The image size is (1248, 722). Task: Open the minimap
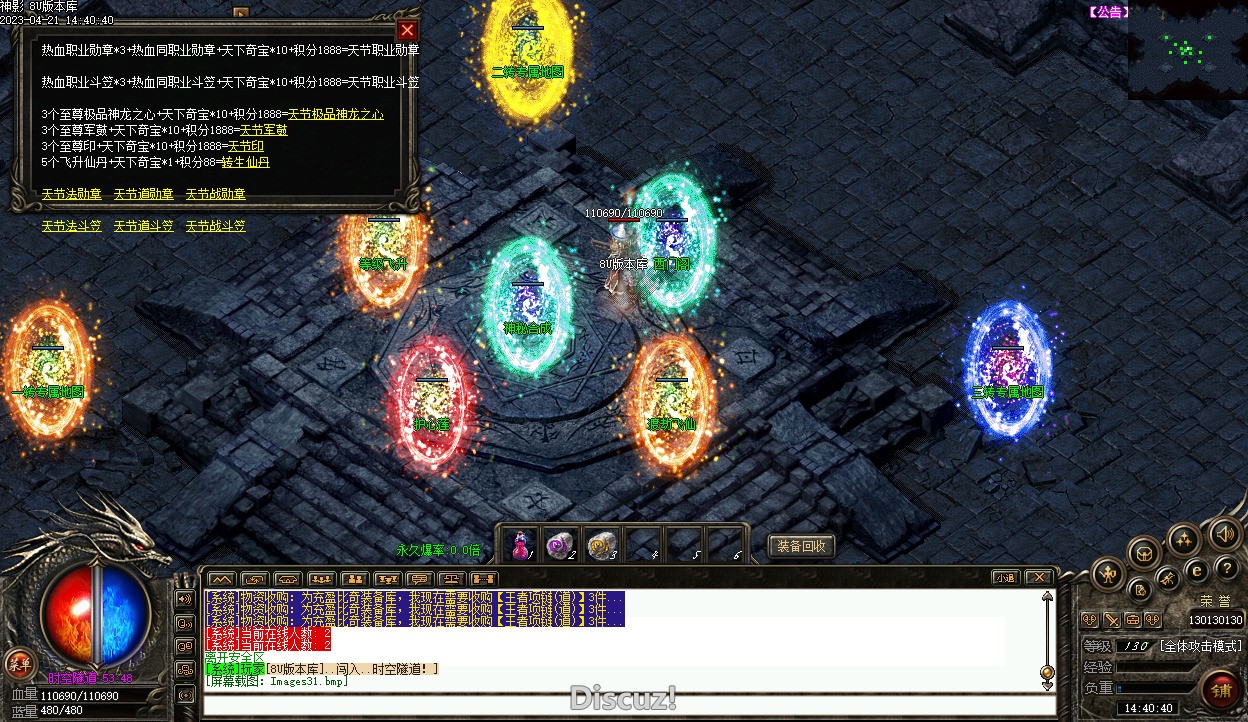point(1187,50)
